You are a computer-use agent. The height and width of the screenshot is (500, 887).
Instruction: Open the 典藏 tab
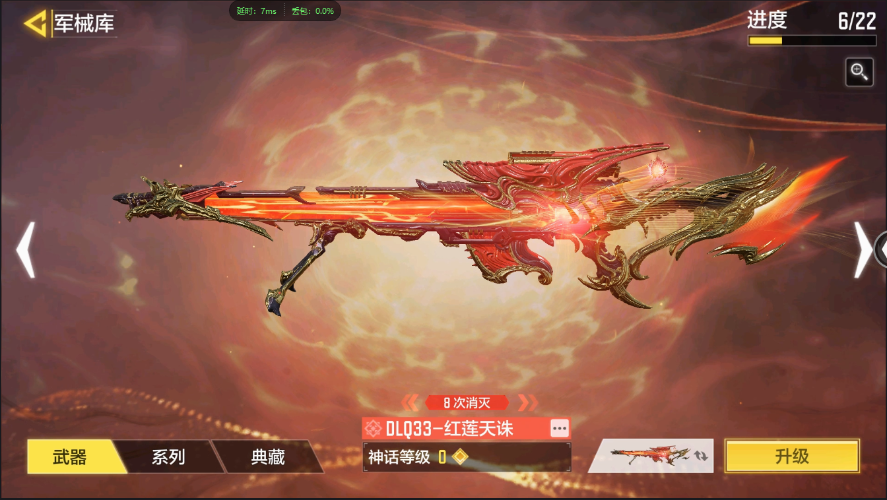point(267,457)
